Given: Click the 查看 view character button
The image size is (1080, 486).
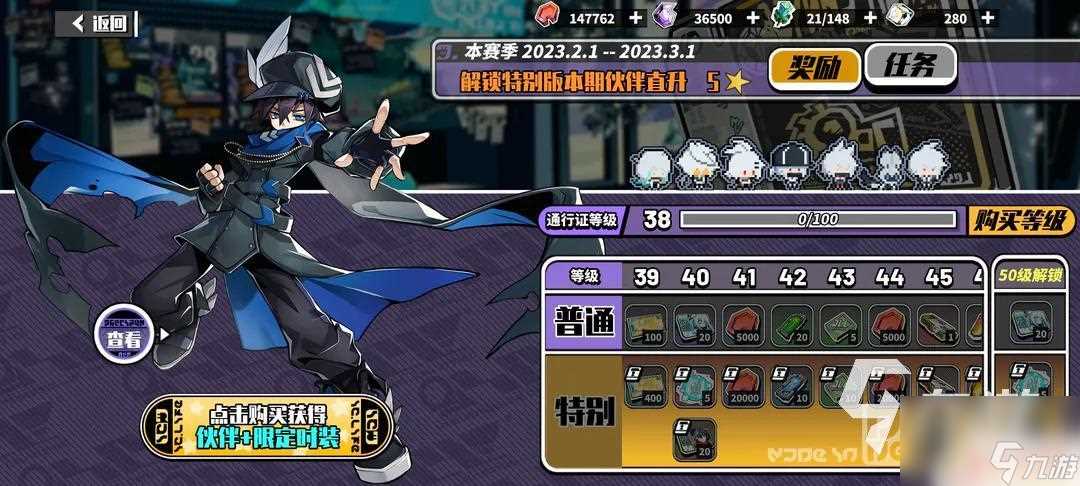Looking at the screenshot, I should pyautogui.click(x=124, y=337).
